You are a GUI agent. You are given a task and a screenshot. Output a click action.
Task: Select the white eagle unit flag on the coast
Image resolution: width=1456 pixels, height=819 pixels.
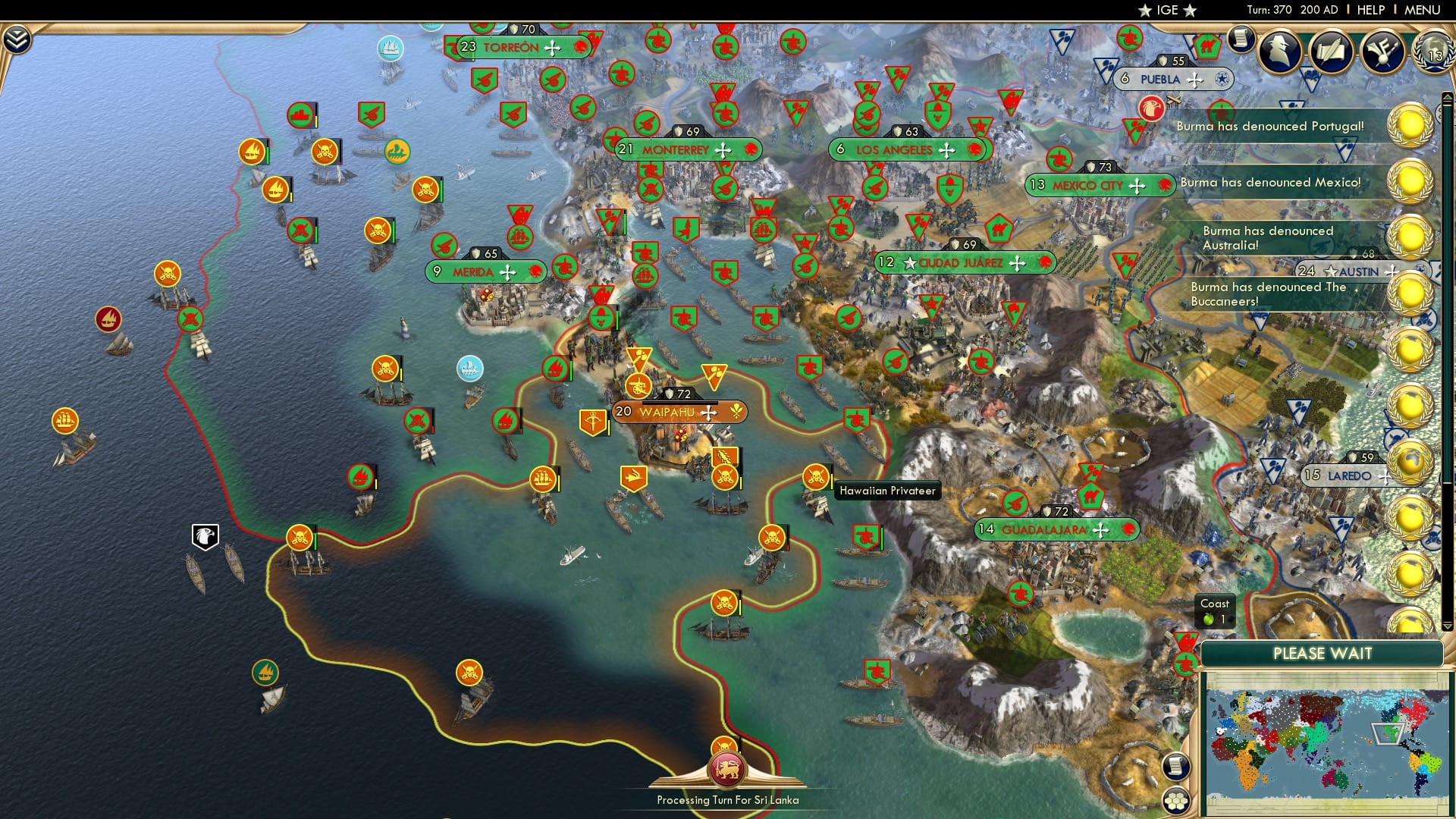[x=203, y=536]
